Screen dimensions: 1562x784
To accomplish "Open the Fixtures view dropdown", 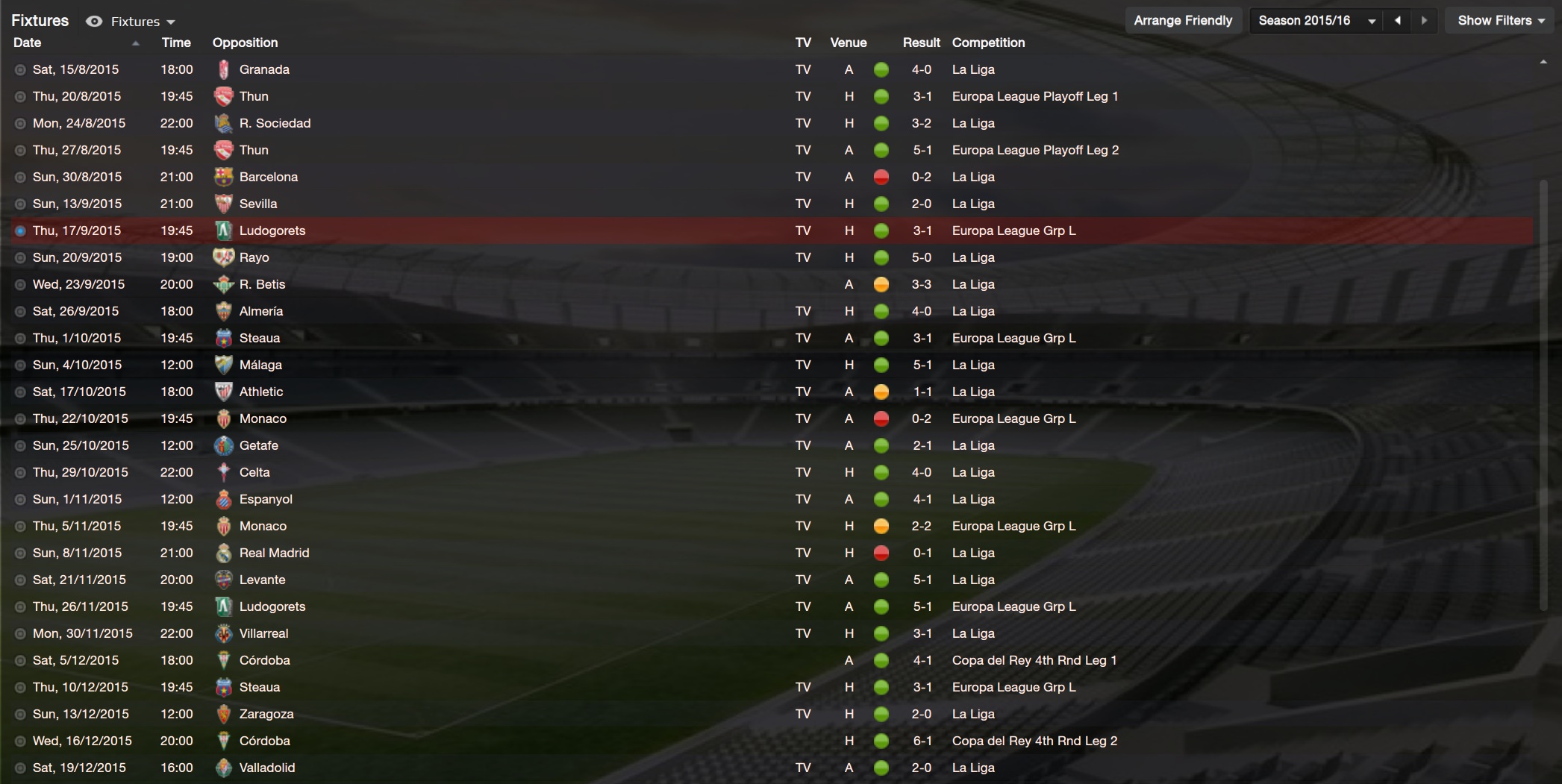I will pyautogui.click(x=142, y=22).
